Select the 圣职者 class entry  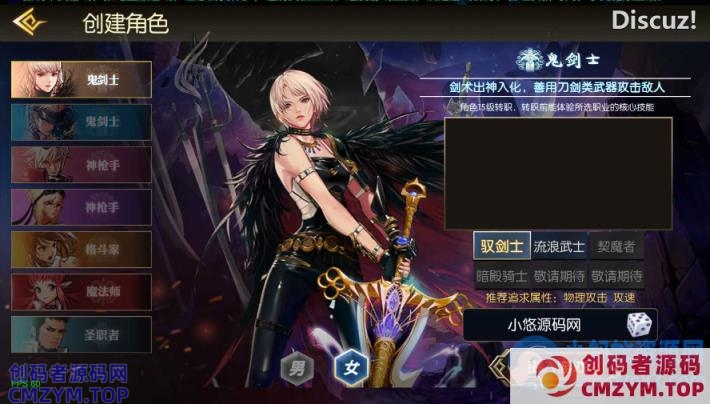click(x=81, y=333)
